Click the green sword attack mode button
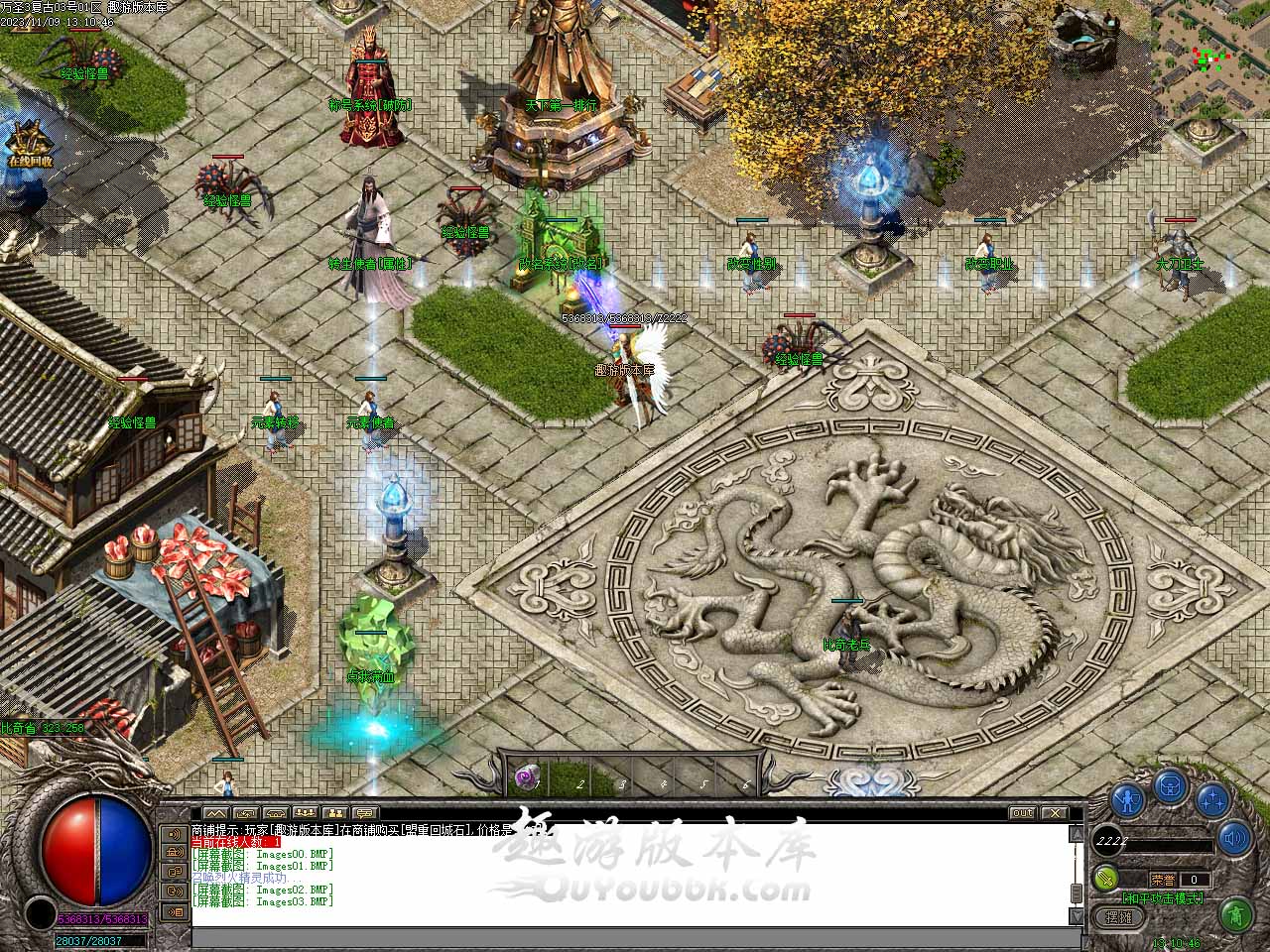 point(1106,878)
